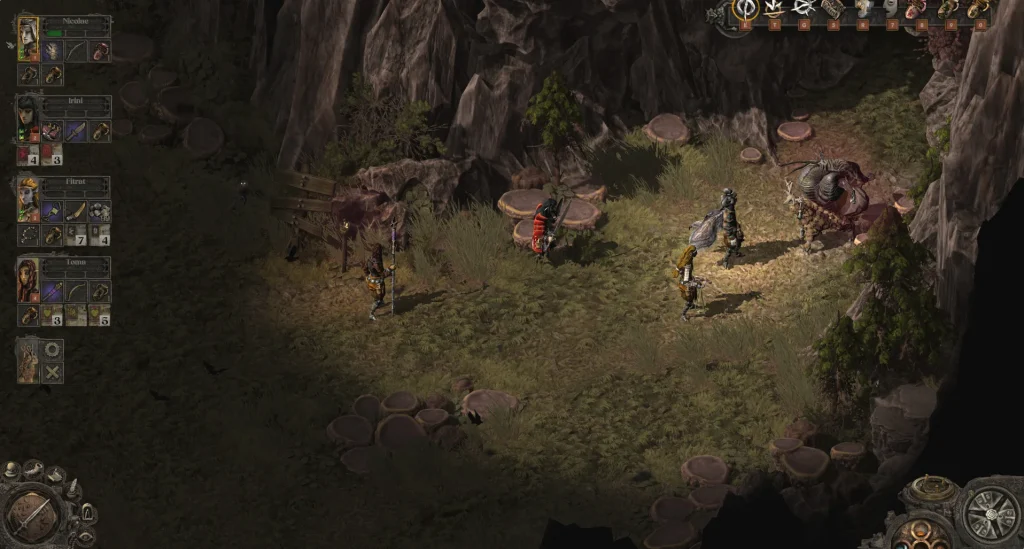
Task: Use Tomo's item stack of five
Action: (x=99, y=315)
